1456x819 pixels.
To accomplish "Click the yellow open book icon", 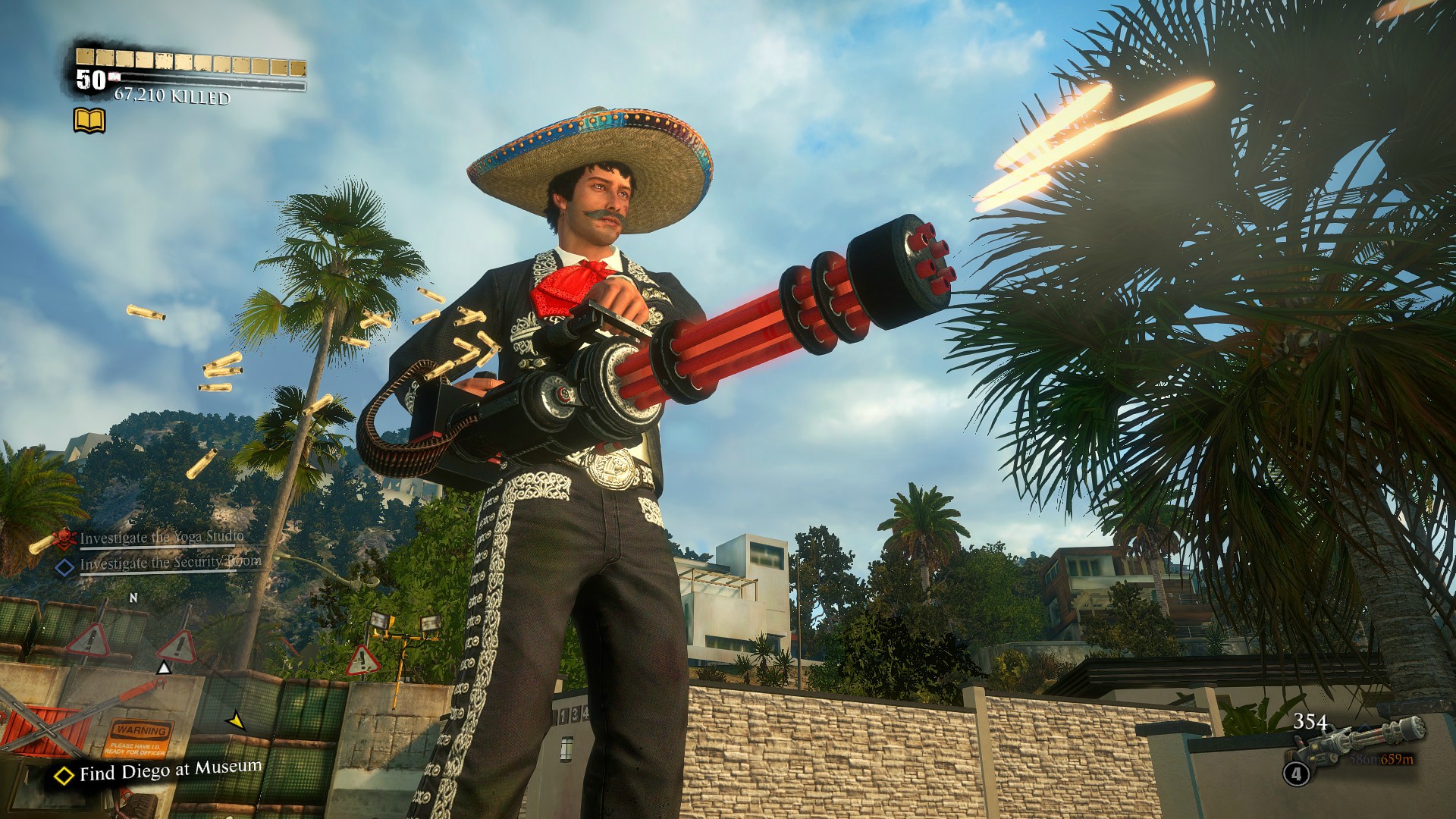I will pos(89,121).
